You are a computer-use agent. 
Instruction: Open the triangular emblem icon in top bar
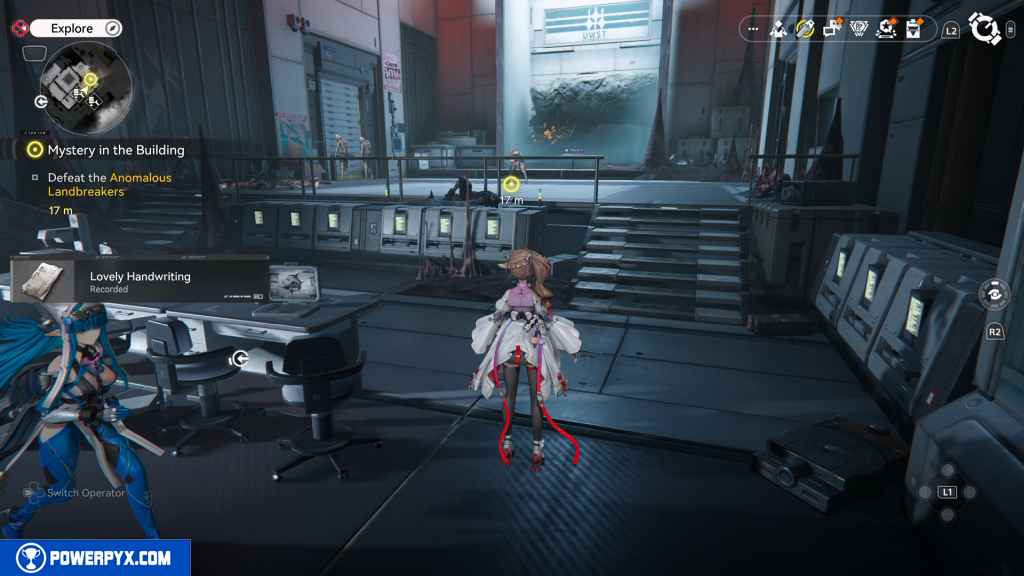pyautogui.click(x=858, y=29)
